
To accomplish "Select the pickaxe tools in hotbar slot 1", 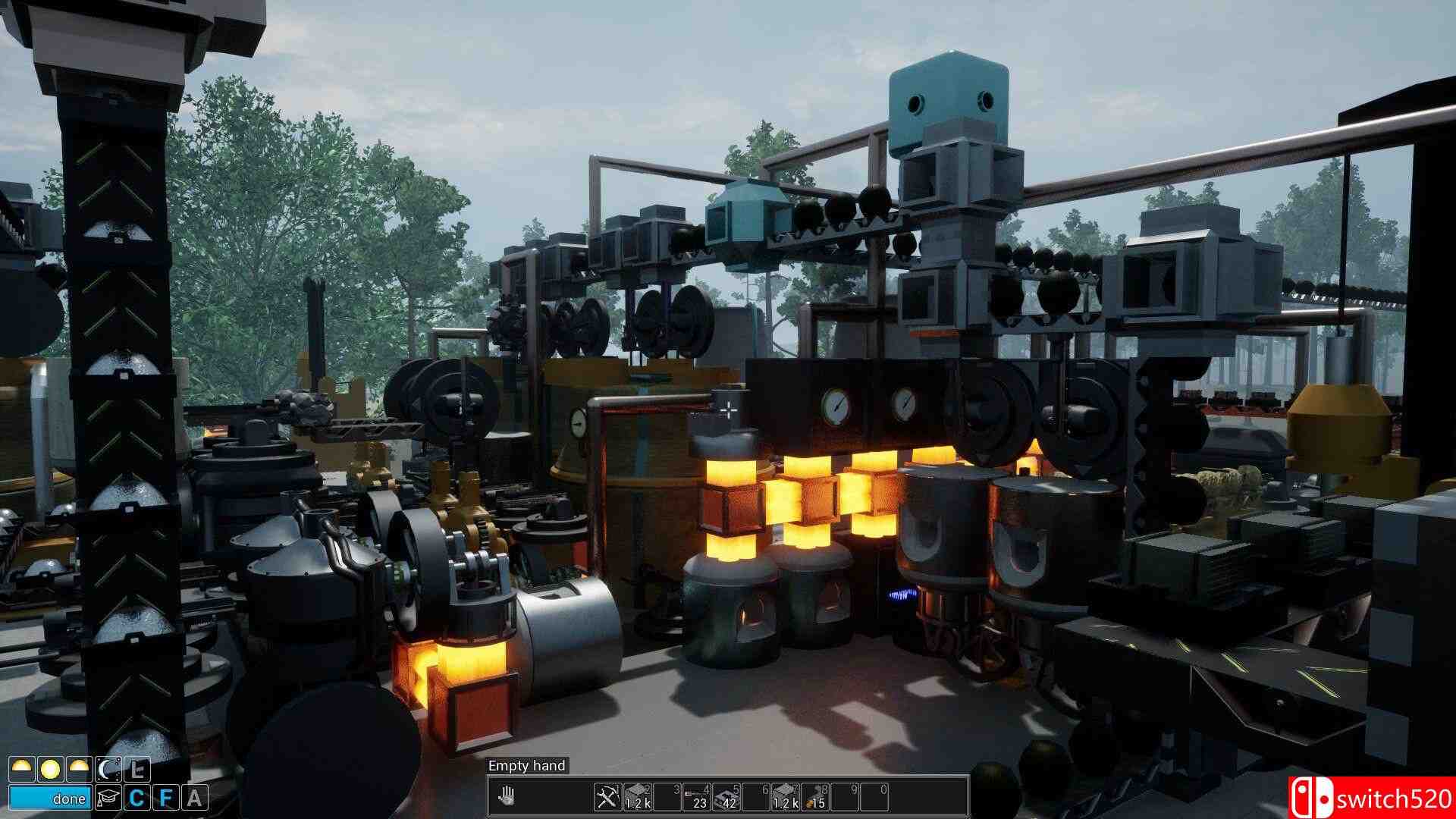I will click(x=607, y=797).
